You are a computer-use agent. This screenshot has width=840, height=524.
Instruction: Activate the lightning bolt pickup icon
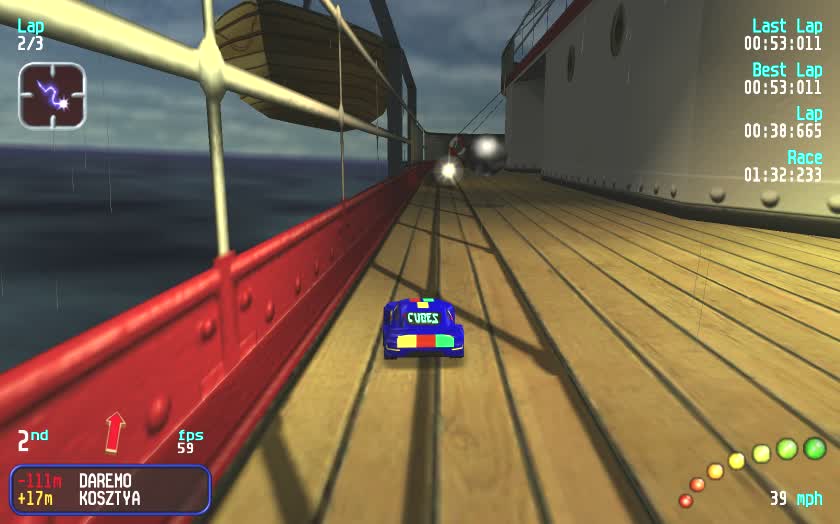point(52,96)
